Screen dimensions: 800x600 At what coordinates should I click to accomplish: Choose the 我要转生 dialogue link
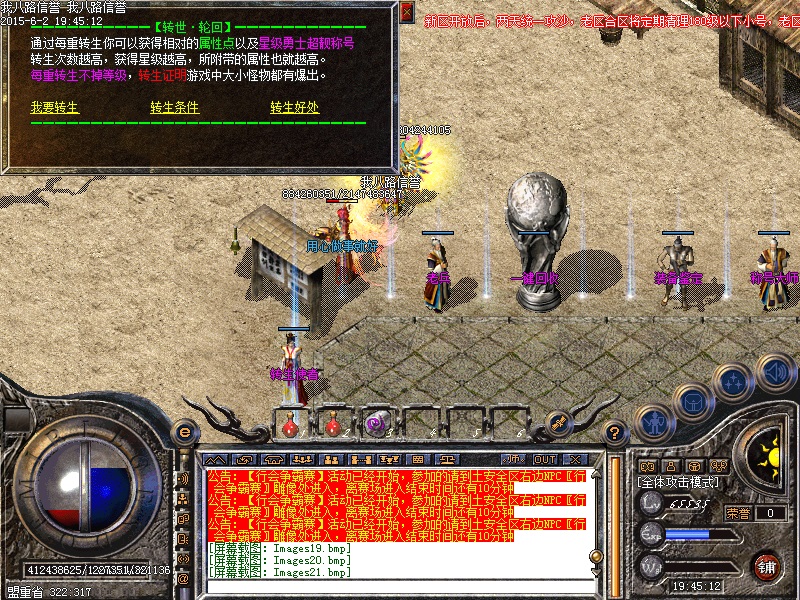coord(54,108)
